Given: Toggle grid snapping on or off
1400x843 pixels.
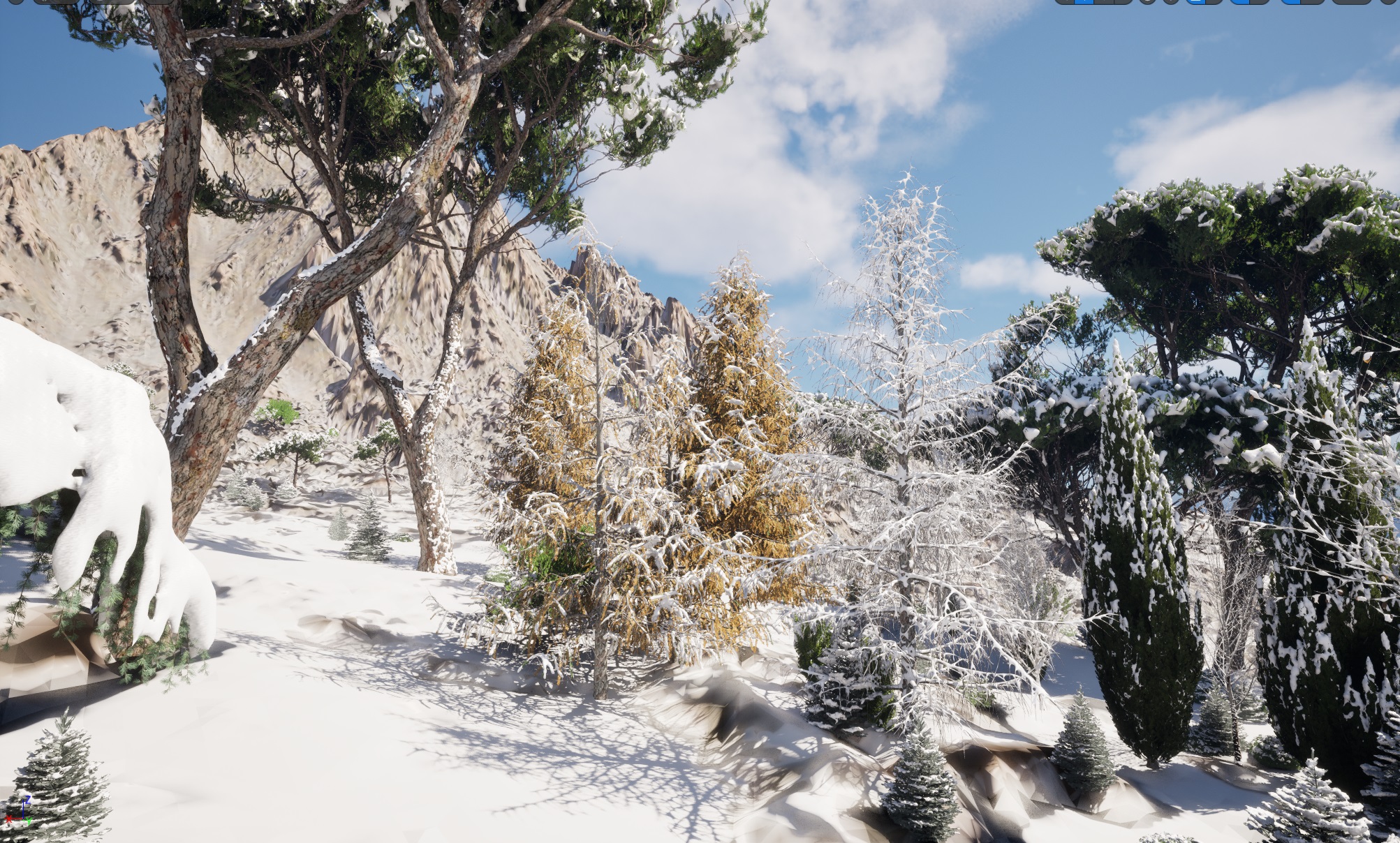Looking at the screenshot, I should point(1195,4).
